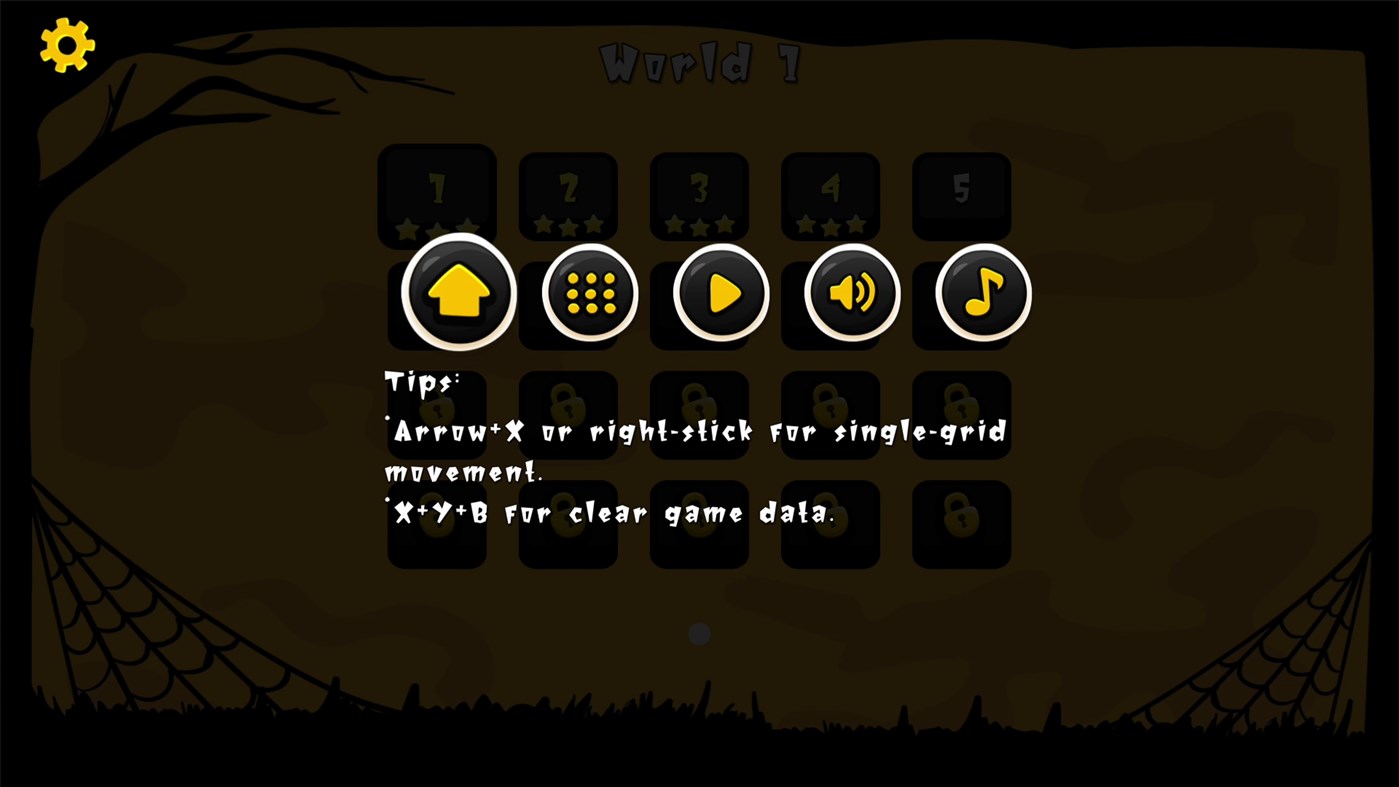The height and width of the screenshot is (787, 1399).
Task: Switch to level 3 tile
Action: [699, 195]
